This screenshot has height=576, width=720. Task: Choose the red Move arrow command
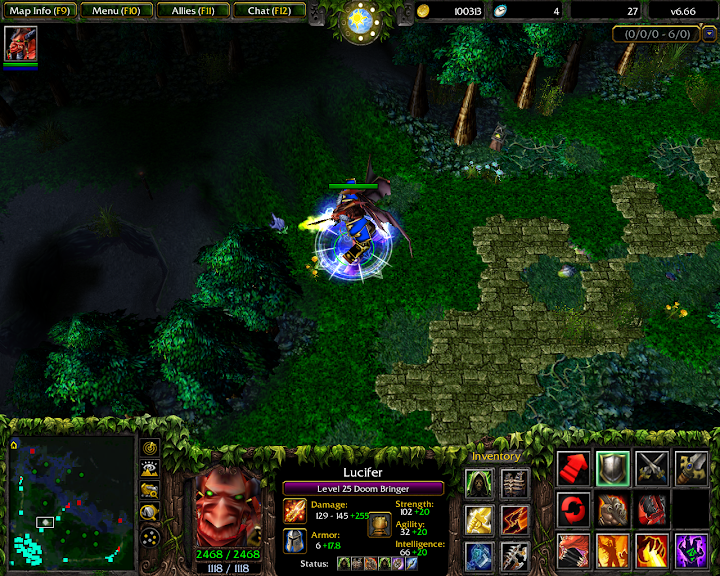click(x=573, y=469)
